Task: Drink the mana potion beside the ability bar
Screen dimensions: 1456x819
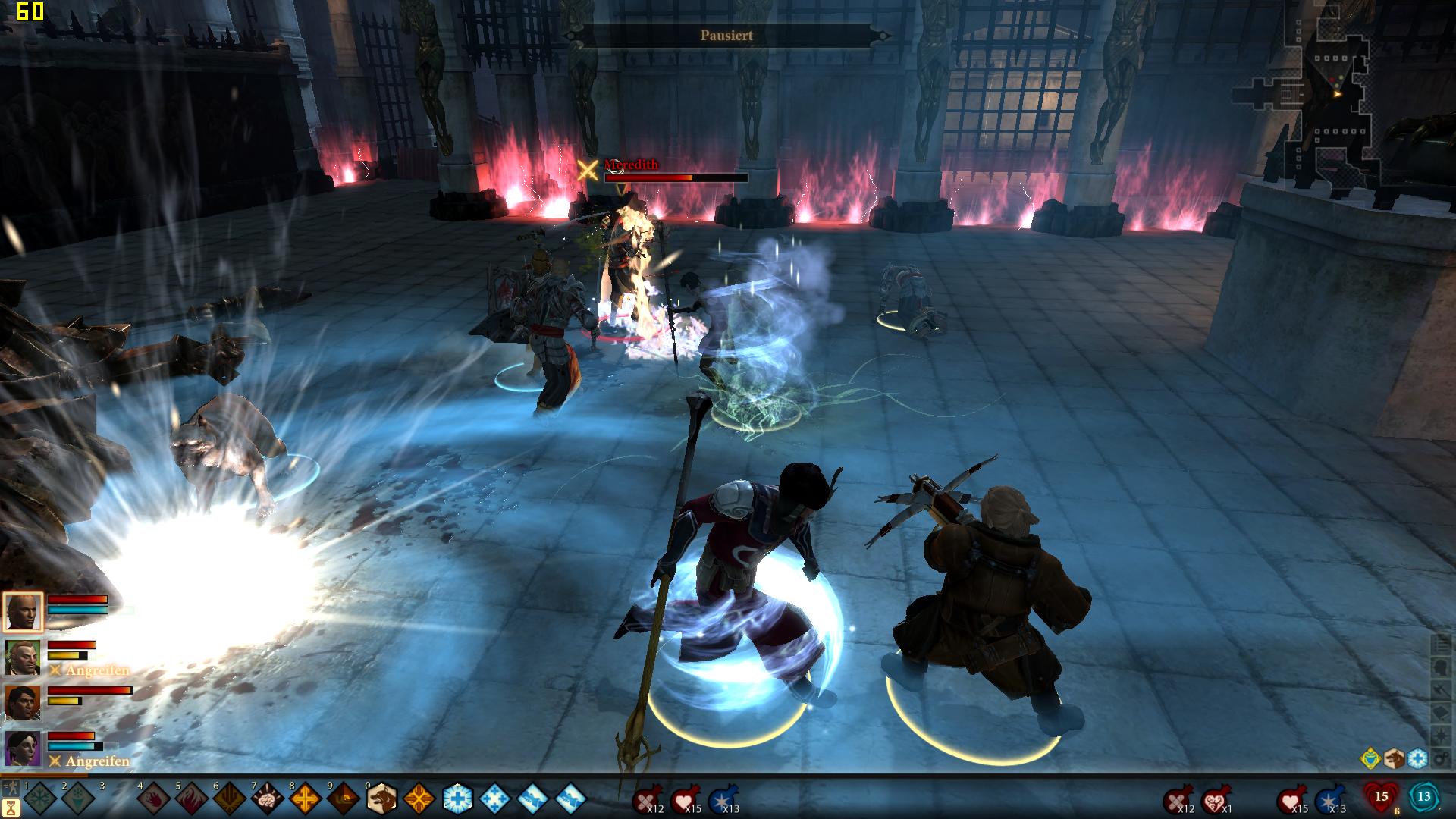Action: 721,800
